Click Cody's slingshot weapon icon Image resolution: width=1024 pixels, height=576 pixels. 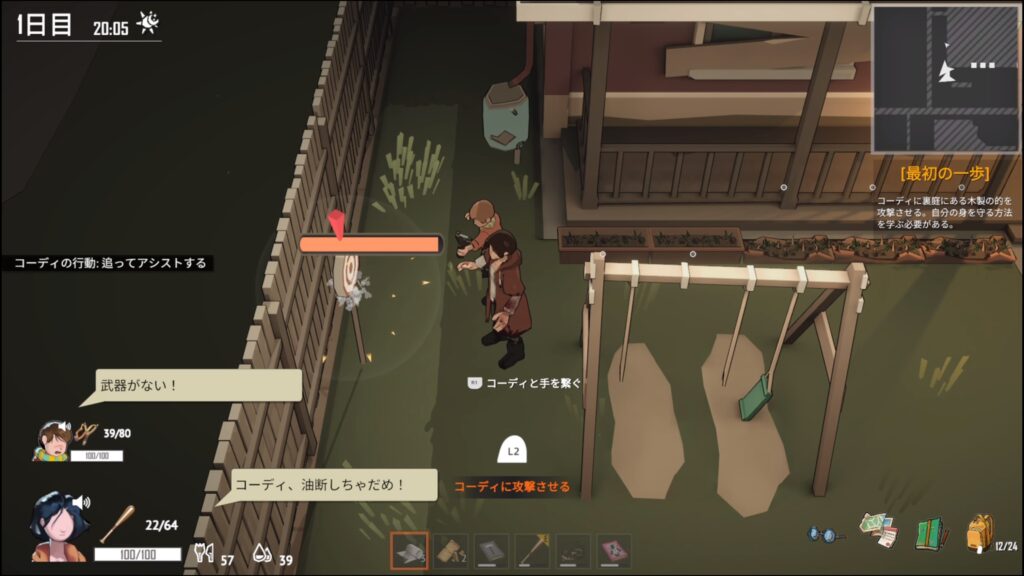pos(86,433)
